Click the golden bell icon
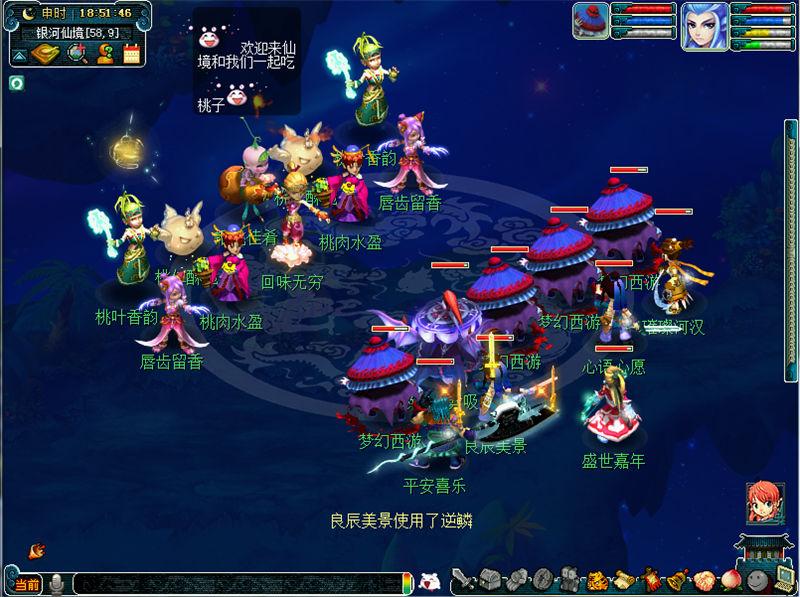The image size is (800, 597). click(x=677, y=580)
